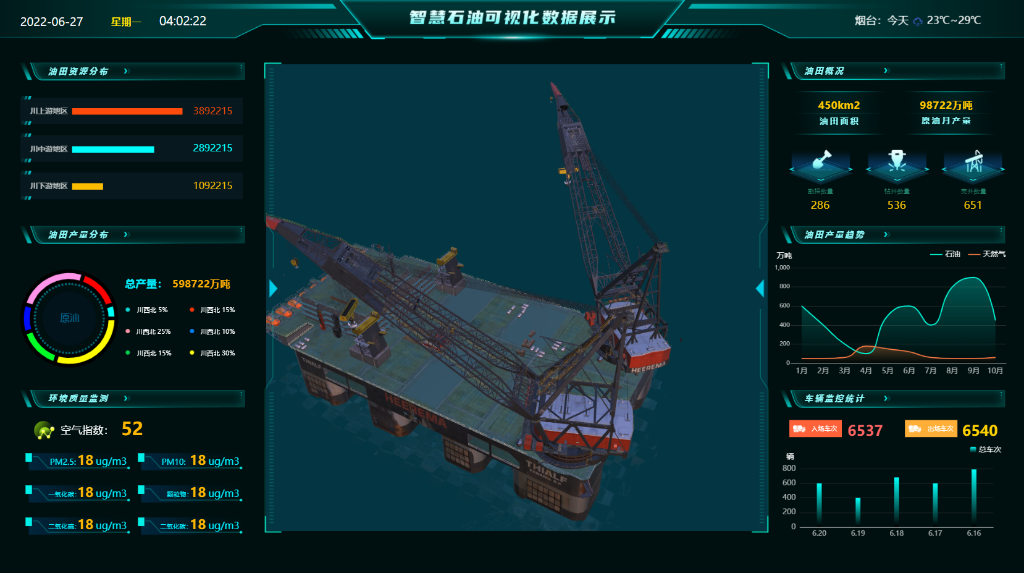Expand the 车辆监控统计 panel header

coord(885,398)
